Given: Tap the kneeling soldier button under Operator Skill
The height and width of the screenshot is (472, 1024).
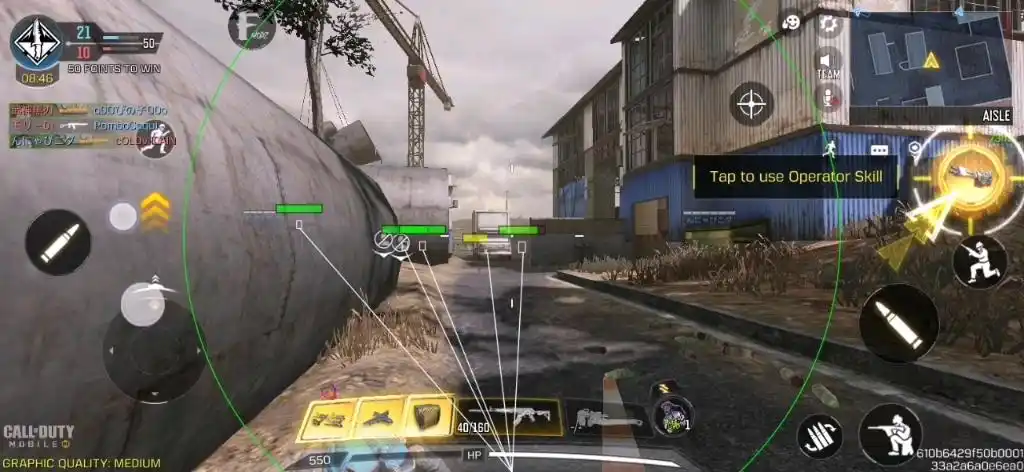Looking at the screenshot, I should click(x=979, y=261).
